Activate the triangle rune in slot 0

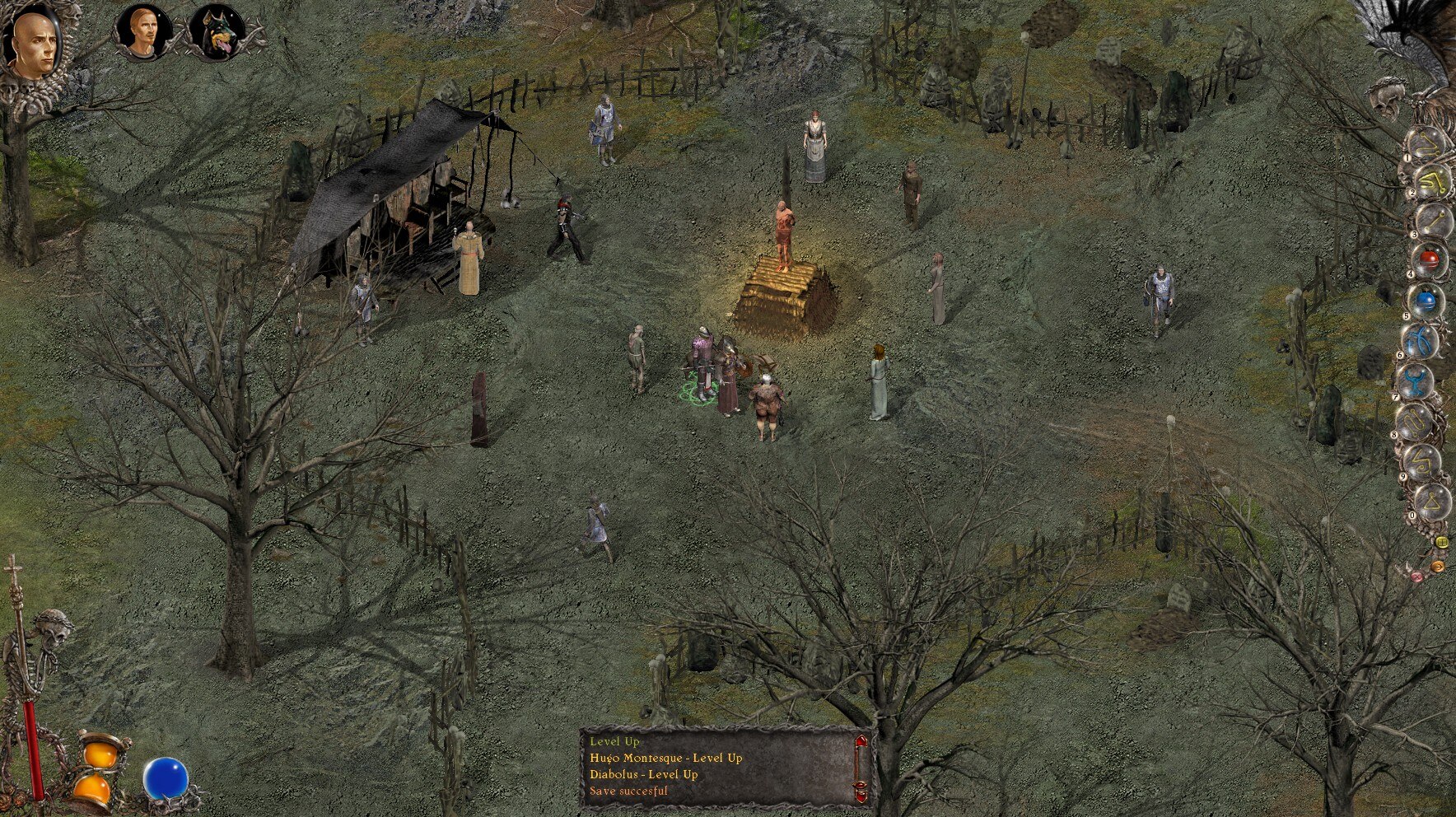pyautogui.click(x=1433, y=500)
